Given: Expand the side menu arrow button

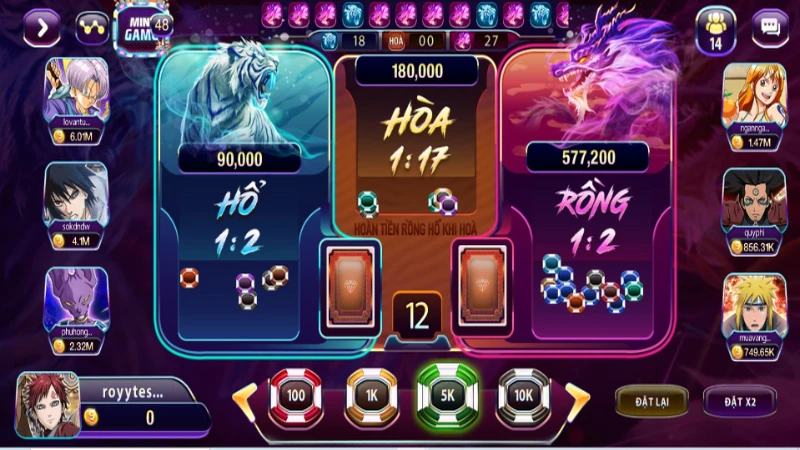Looking at the screenshot, I should click(41, 26).
